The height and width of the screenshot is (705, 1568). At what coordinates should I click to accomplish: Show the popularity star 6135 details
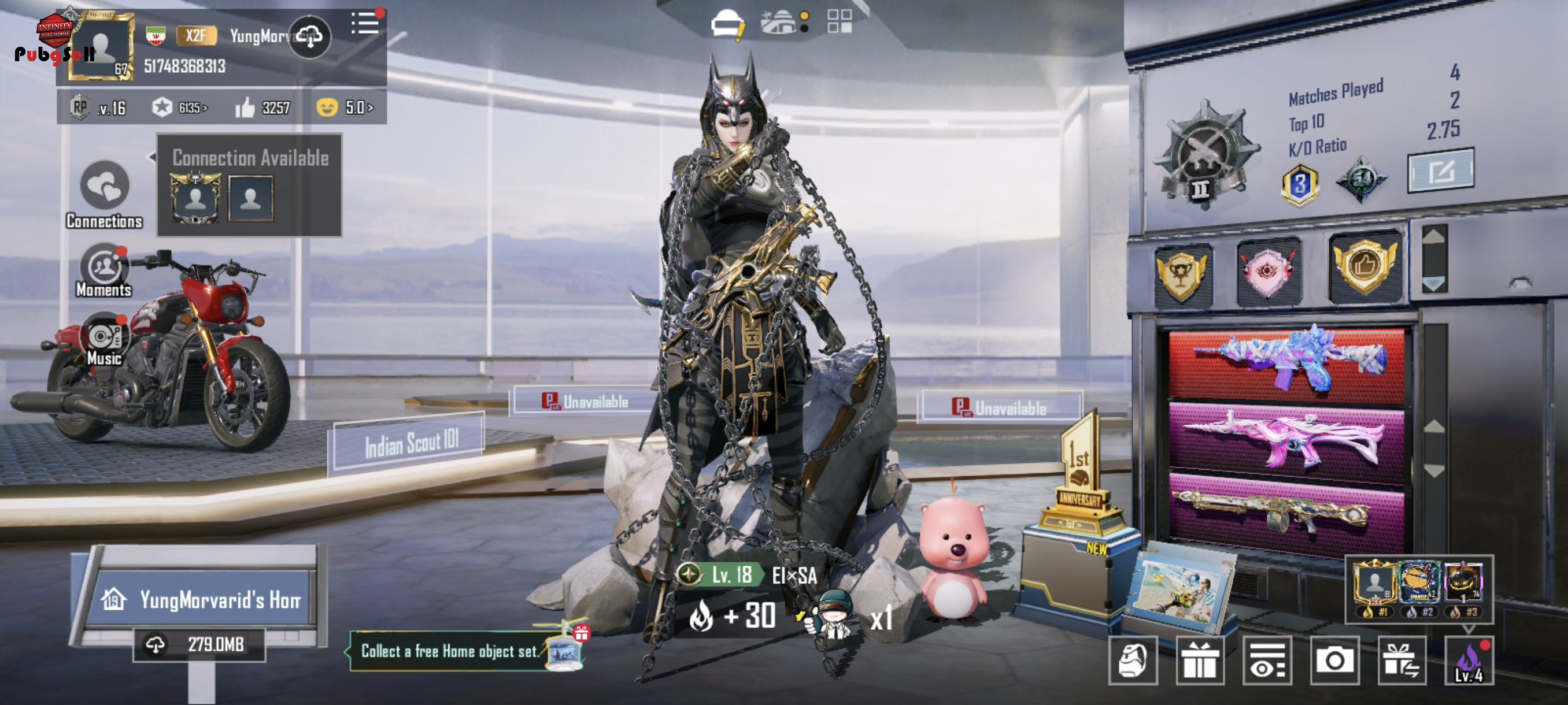(180, 107)
